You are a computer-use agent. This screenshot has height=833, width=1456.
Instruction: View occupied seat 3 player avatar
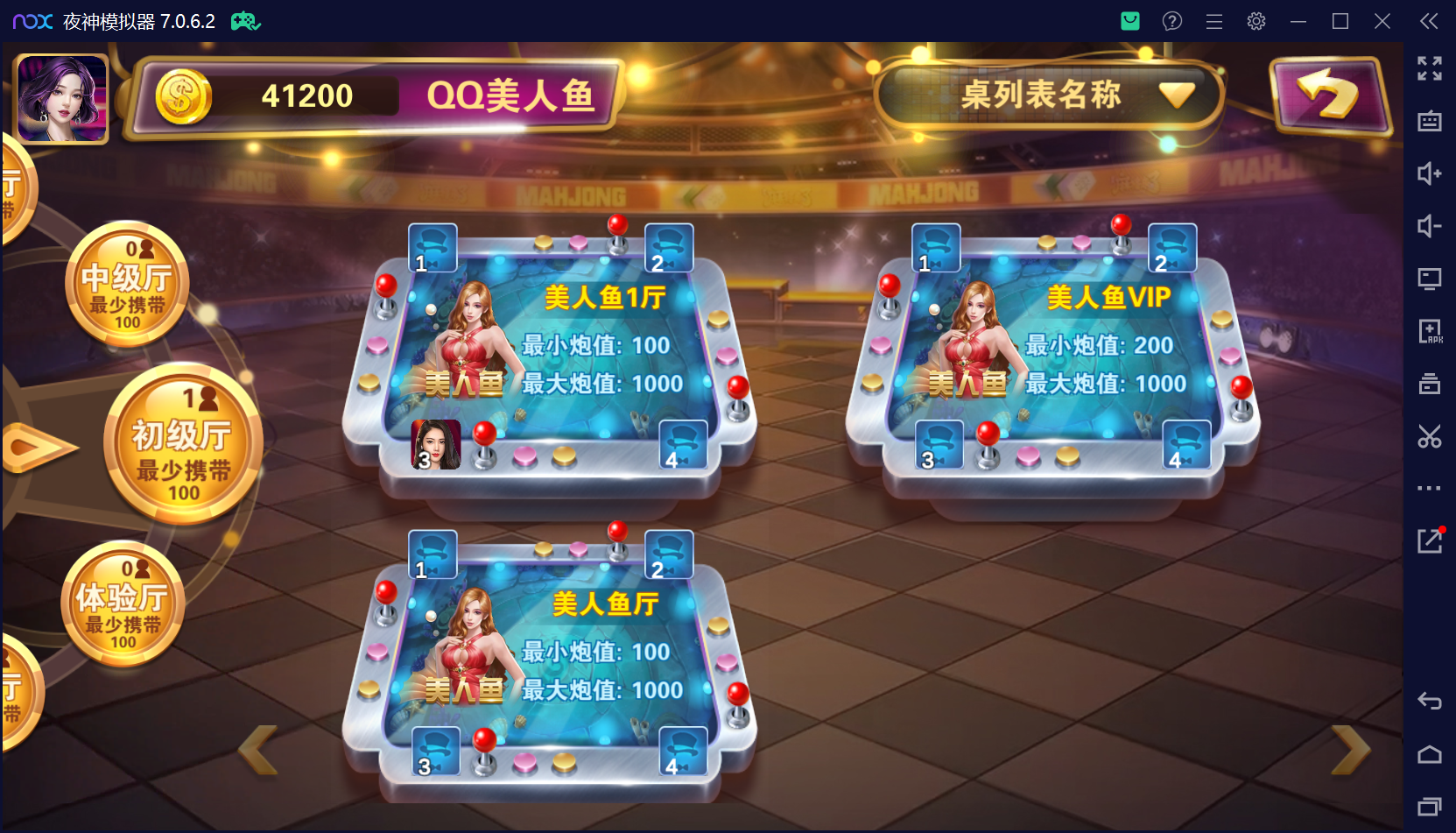[436, 444]
